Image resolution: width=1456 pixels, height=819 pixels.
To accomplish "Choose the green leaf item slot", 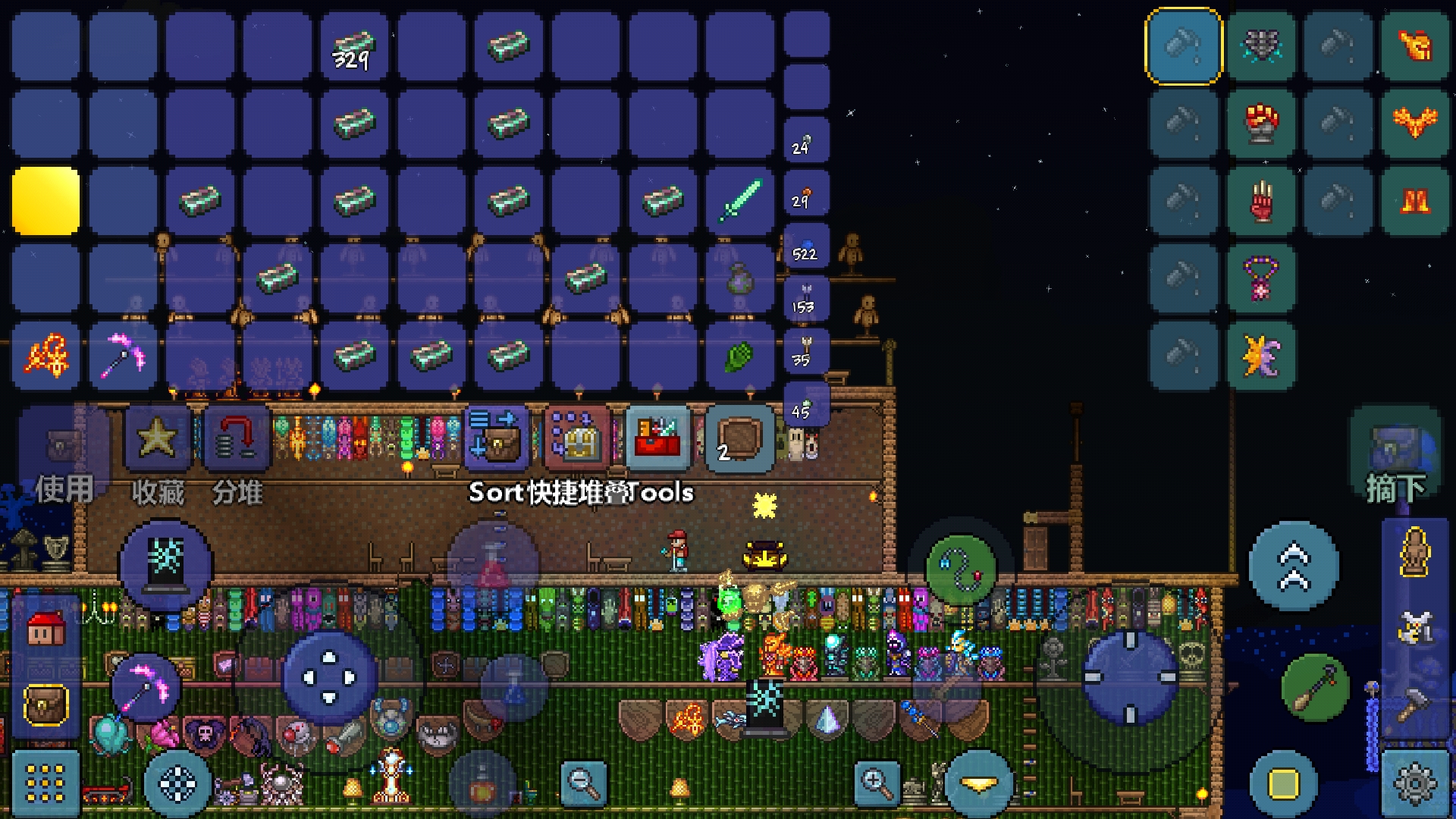I will point(739,356).
